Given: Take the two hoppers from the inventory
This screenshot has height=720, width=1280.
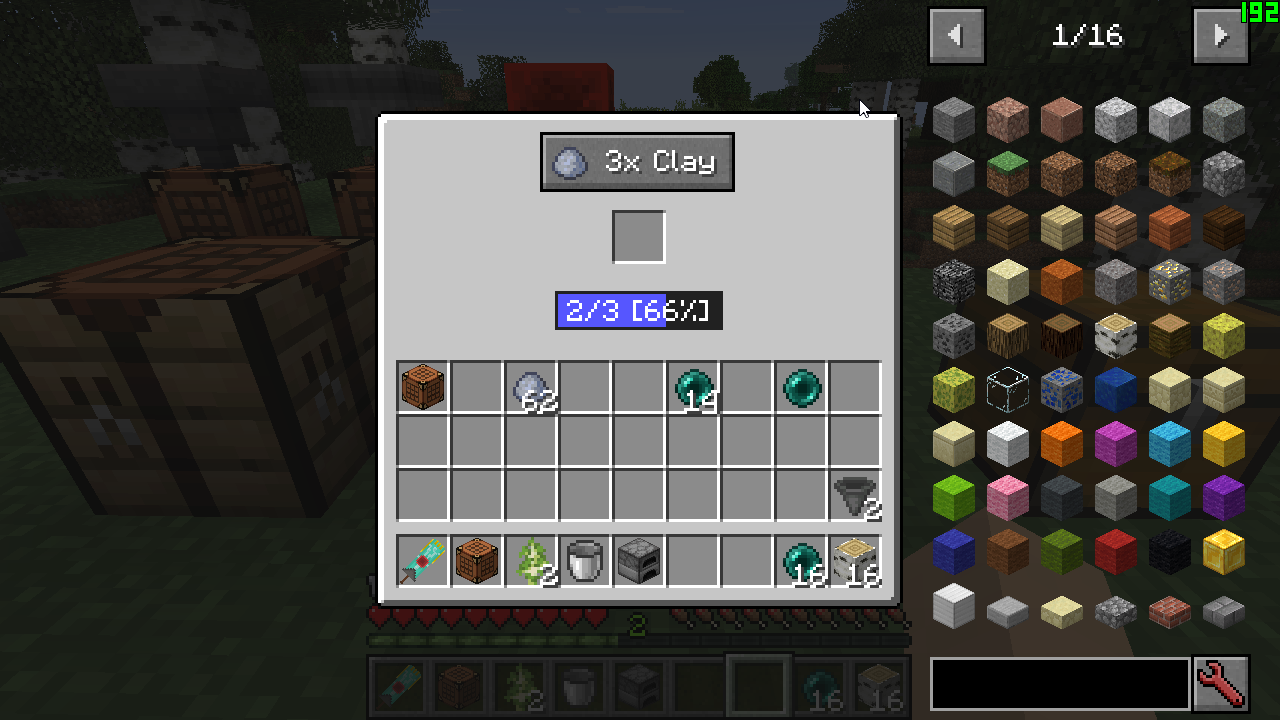Looking at the screenshot, I should pos(854,495).
